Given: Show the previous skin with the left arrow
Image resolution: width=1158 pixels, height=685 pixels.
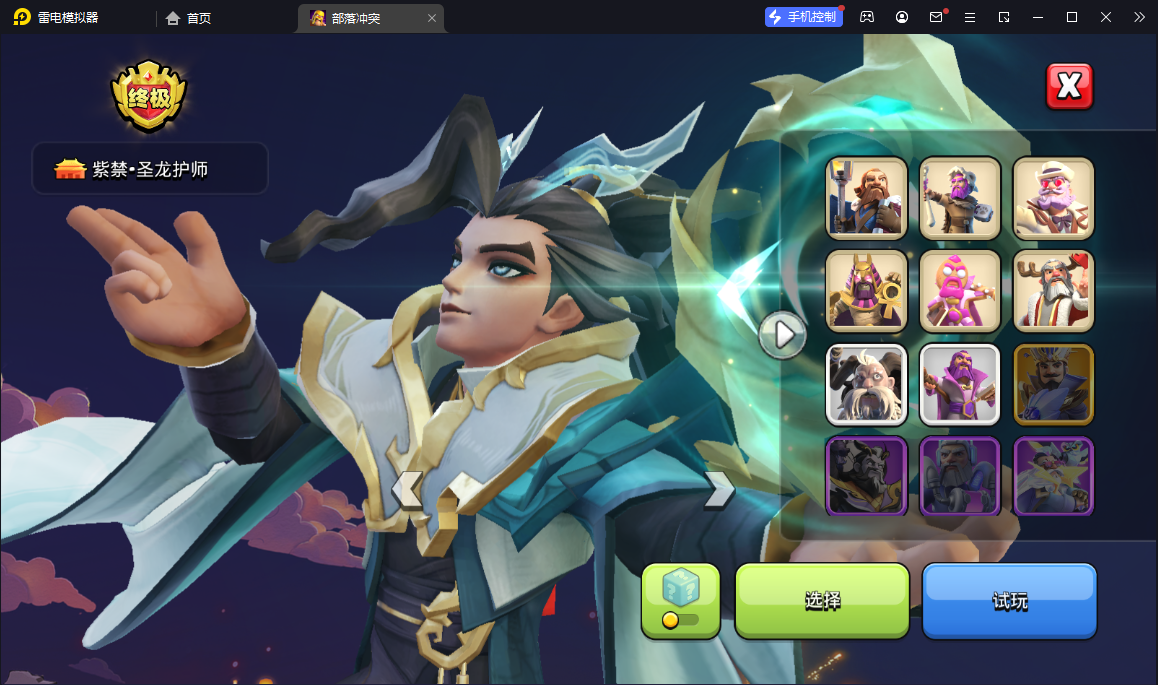Looking at the screenshot, I should (x=406, y=490).
